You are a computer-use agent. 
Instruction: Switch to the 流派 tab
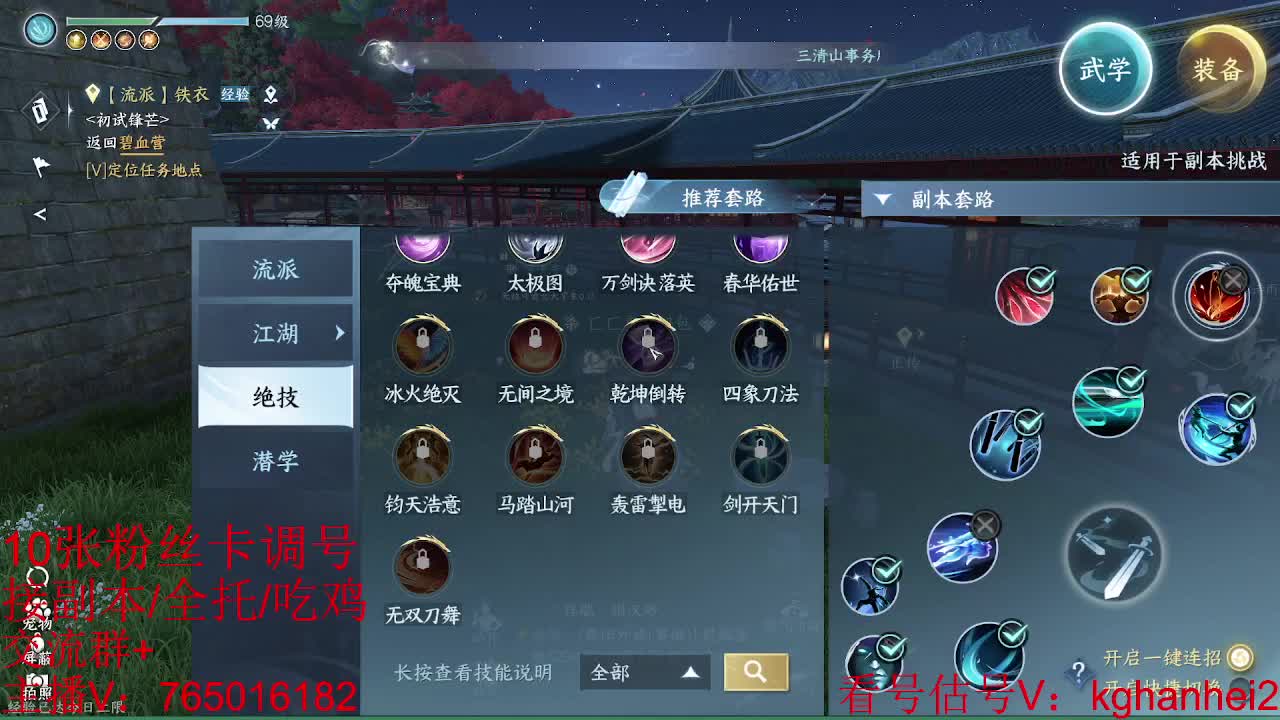point(276,269)
